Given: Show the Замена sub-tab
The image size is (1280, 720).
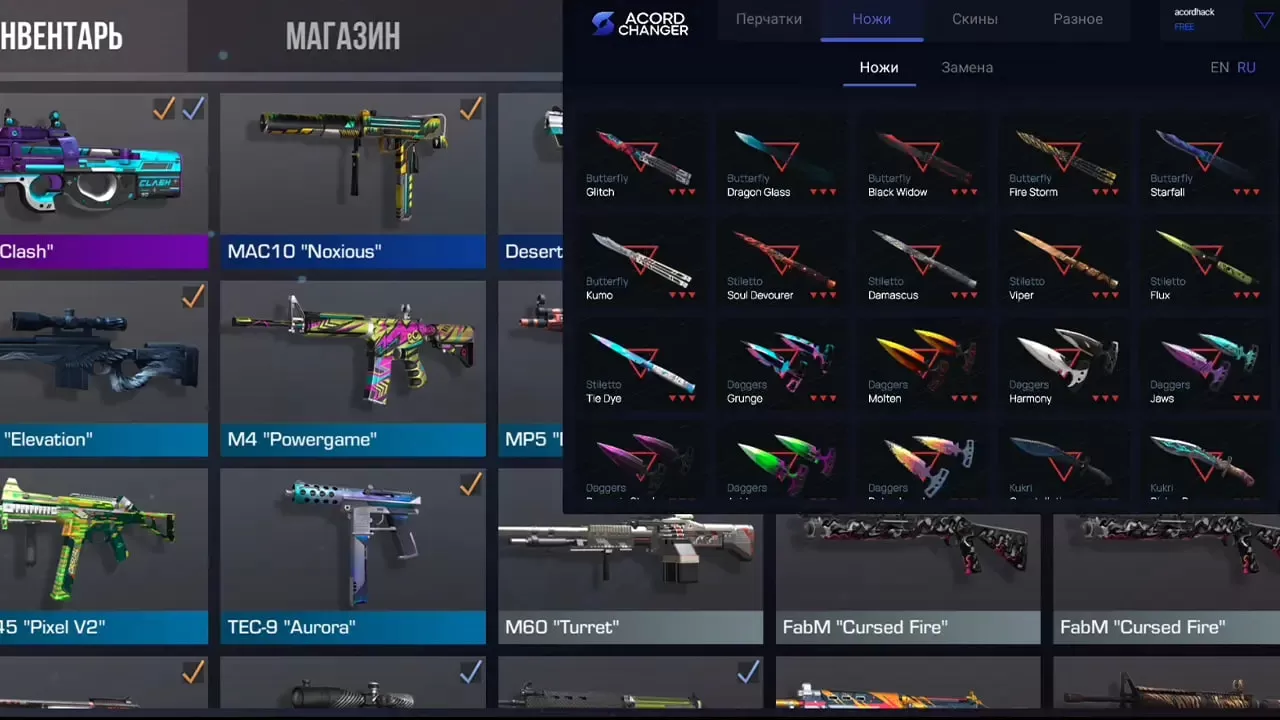Looking at the screenshot, I should click(966, 68).
